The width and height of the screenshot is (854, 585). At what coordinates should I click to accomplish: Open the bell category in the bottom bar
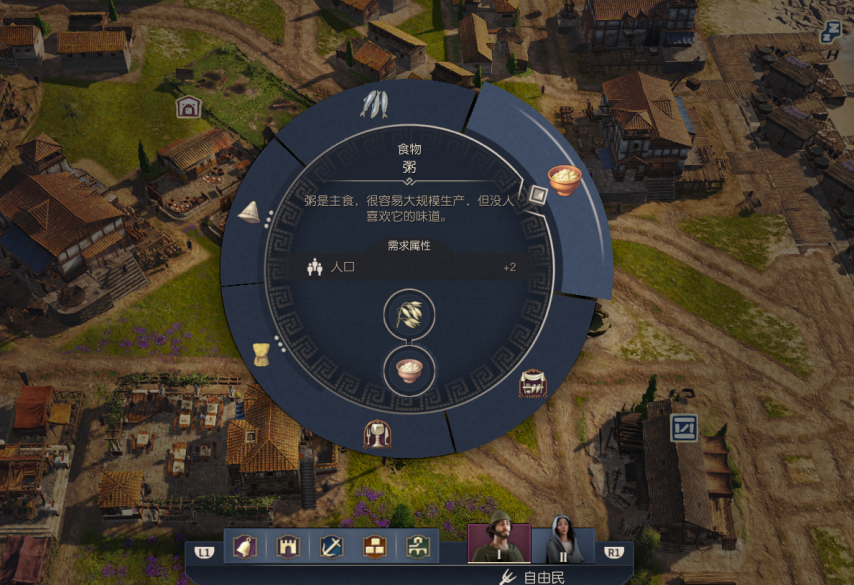tap(242, 547)
